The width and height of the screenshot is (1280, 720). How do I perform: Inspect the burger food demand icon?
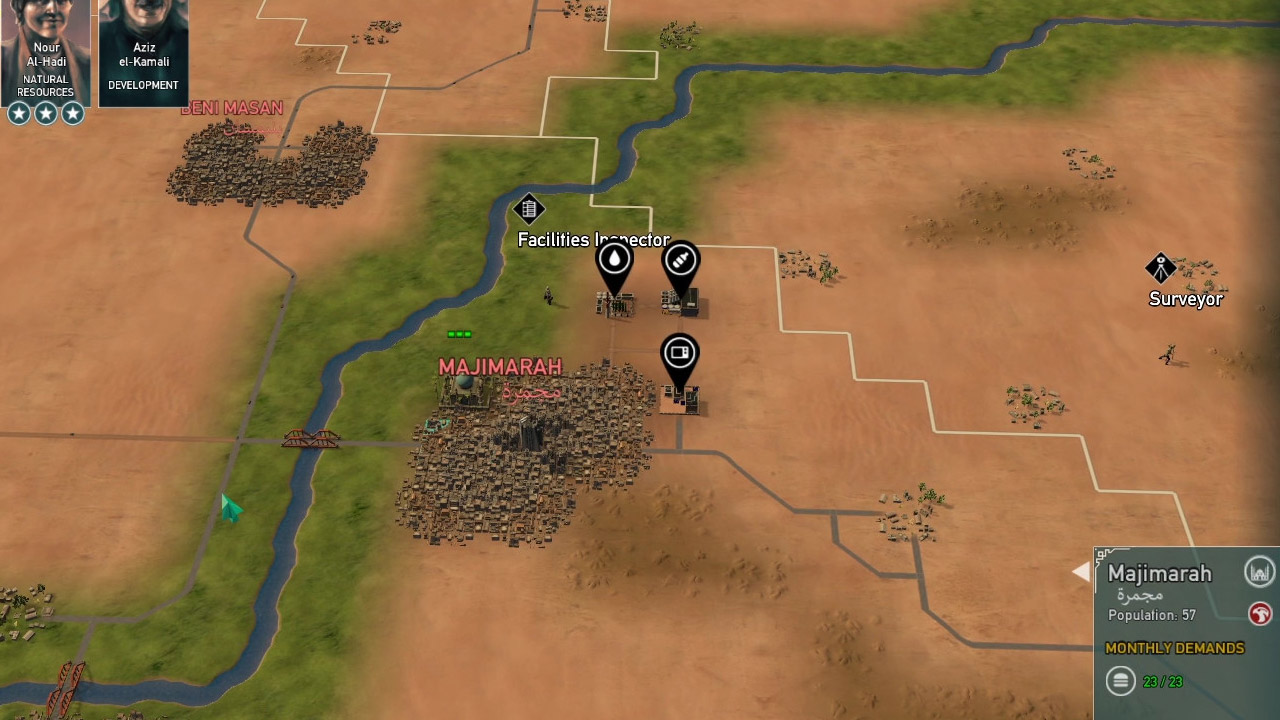(1121, 681)
